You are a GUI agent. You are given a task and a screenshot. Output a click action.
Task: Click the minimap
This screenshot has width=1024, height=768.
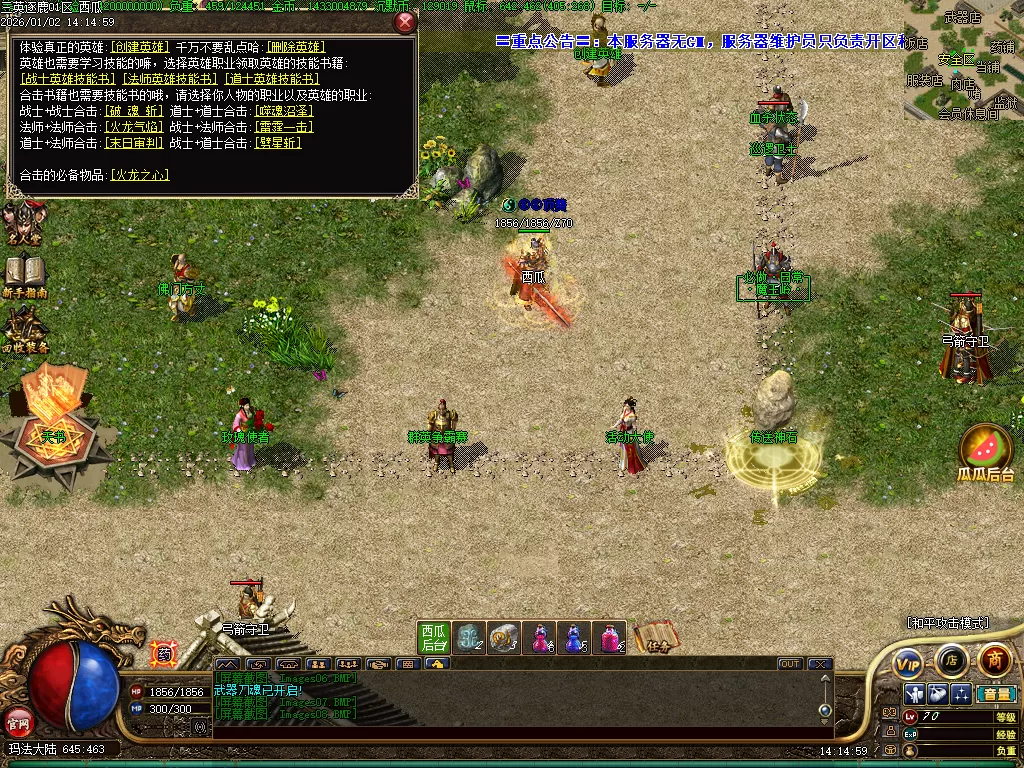(x=963, y=60)
